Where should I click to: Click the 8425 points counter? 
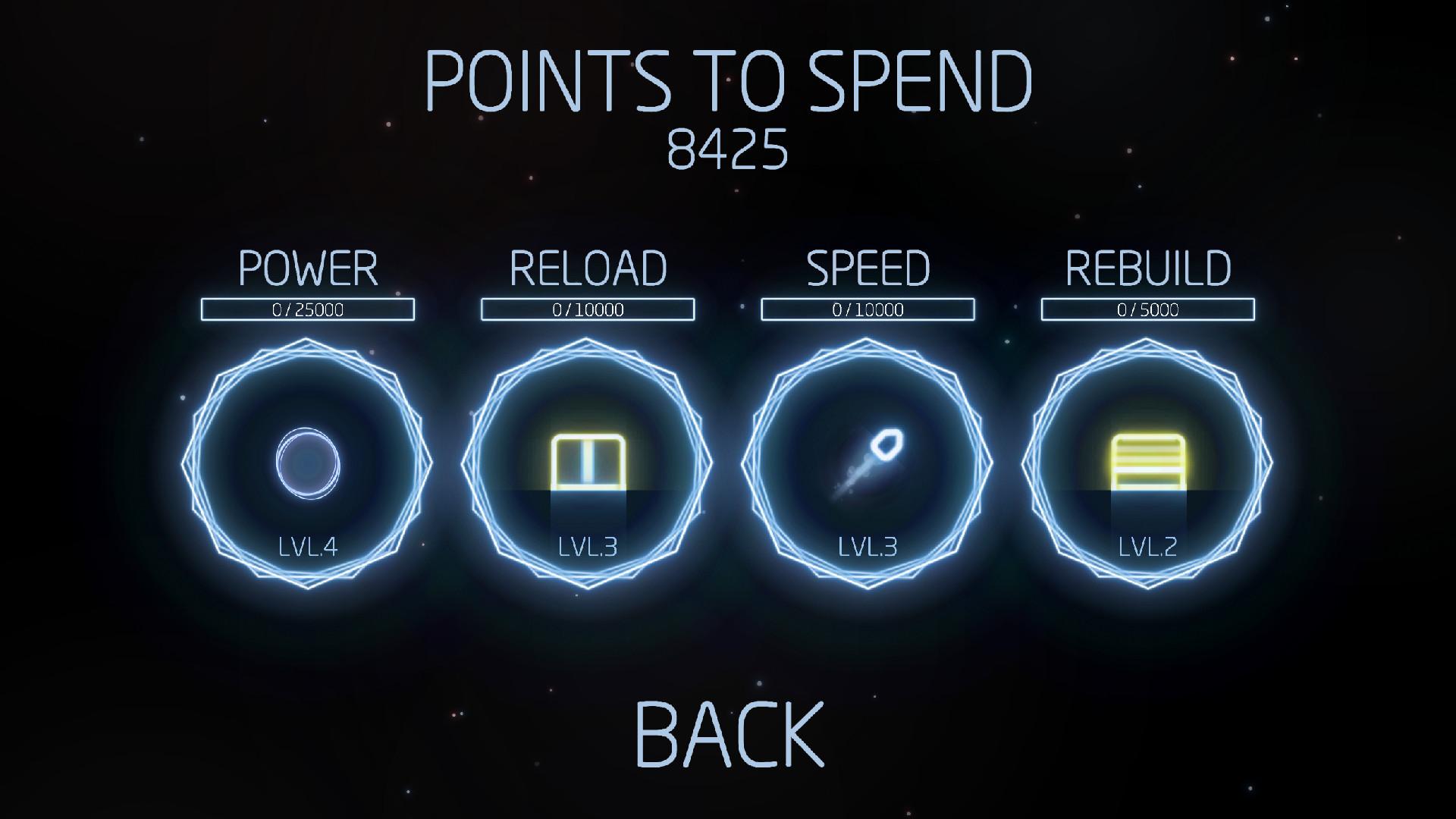[728, 149]
